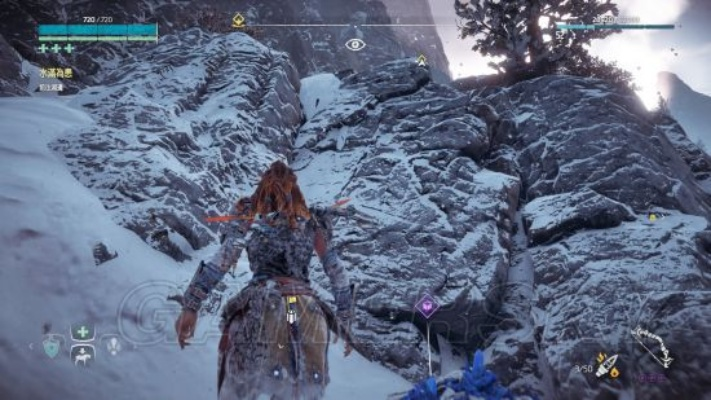Choose the teal shield quick-slot item
This screenshot has width=711, height=400.
(x=51, y=345)
